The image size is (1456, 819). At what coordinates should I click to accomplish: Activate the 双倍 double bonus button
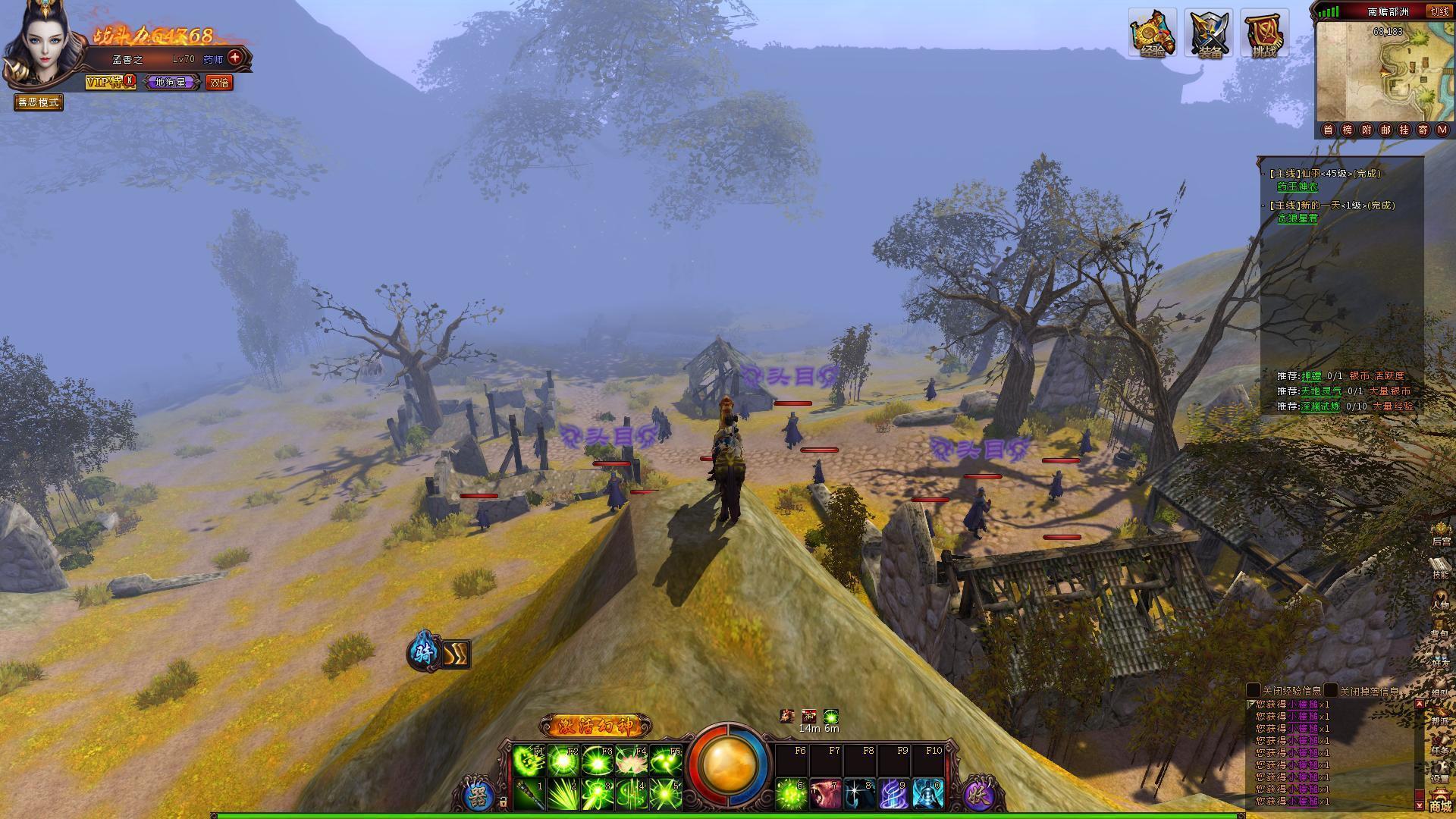pyautogui.click(x=219, y=83)
